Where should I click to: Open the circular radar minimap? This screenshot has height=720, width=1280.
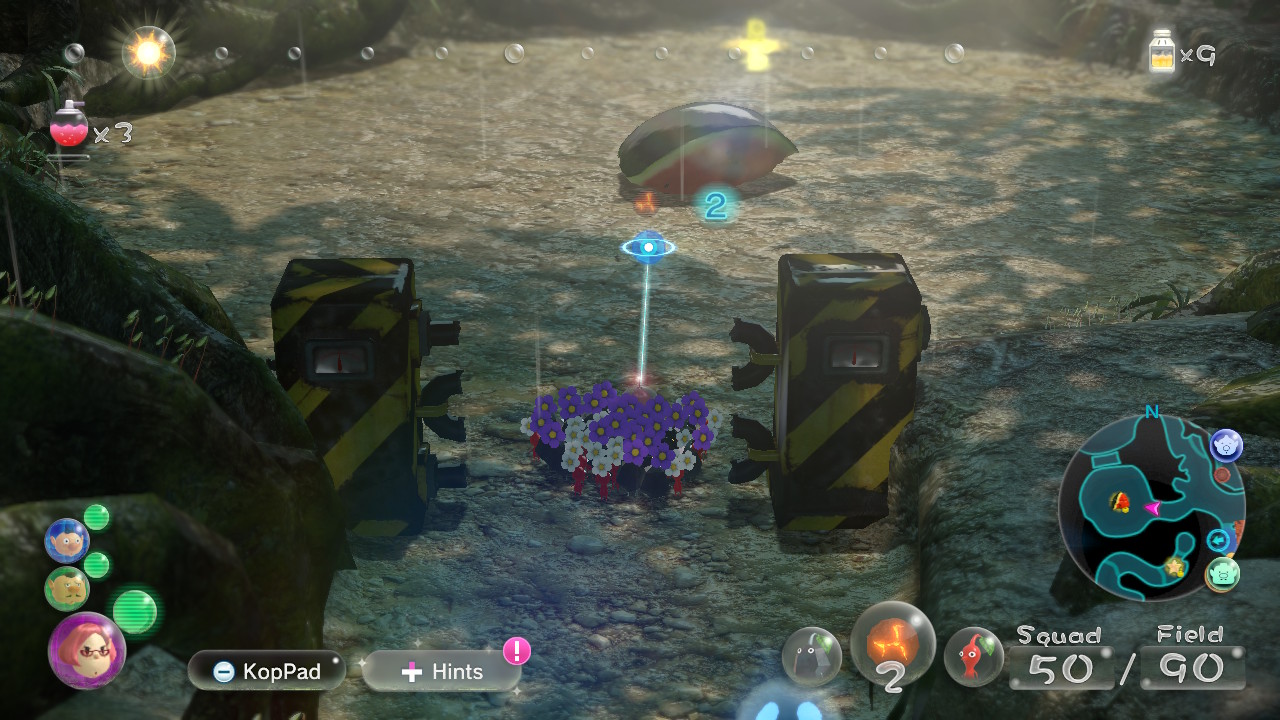pyautogui.click(x=1148, y=507)
